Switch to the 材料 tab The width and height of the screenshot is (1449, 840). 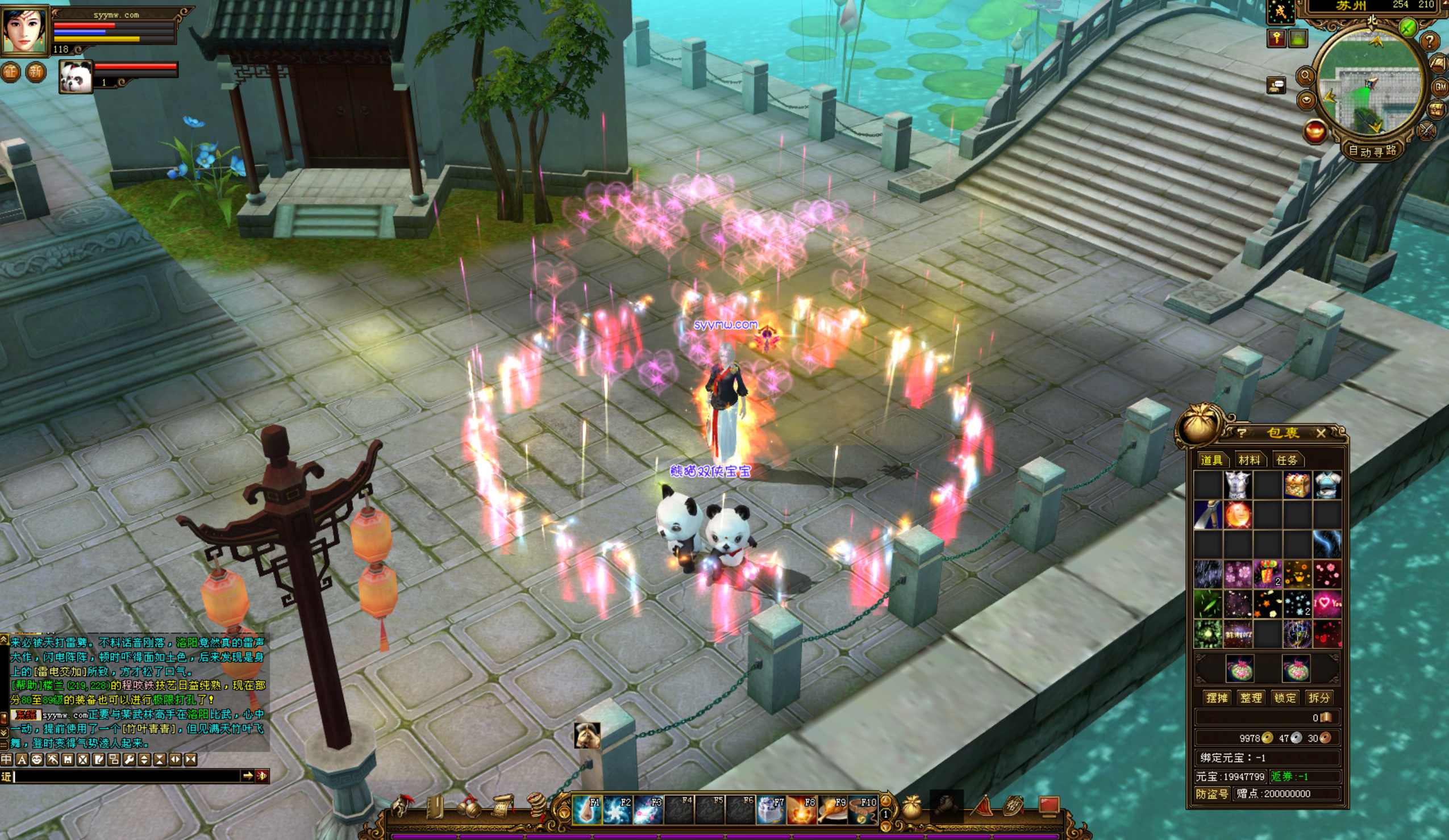point(1249,459)
